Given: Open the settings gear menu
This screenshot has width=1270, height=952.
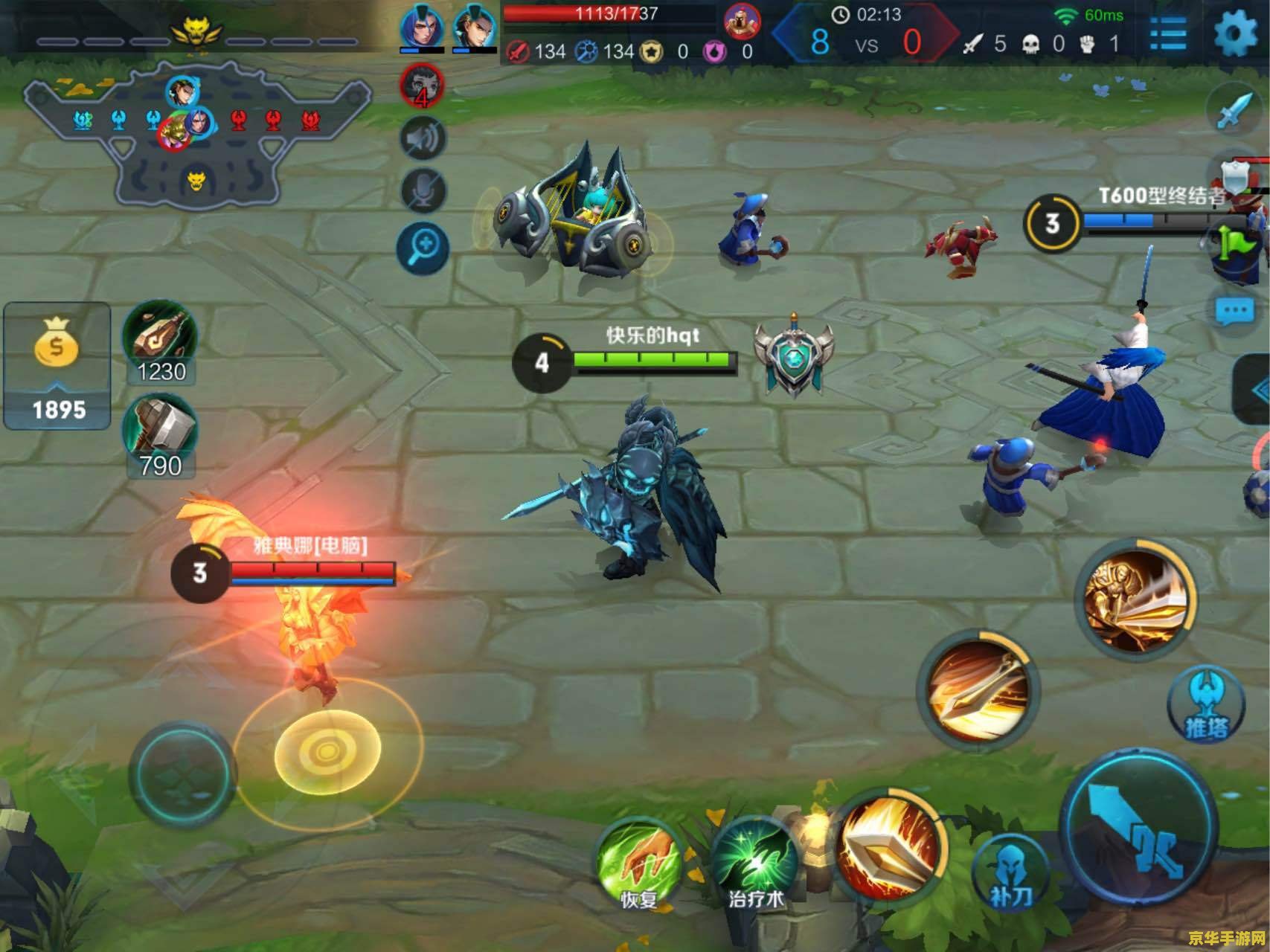Looking at the screenshot, I should pyautogui.click(x=1236, y=33).
